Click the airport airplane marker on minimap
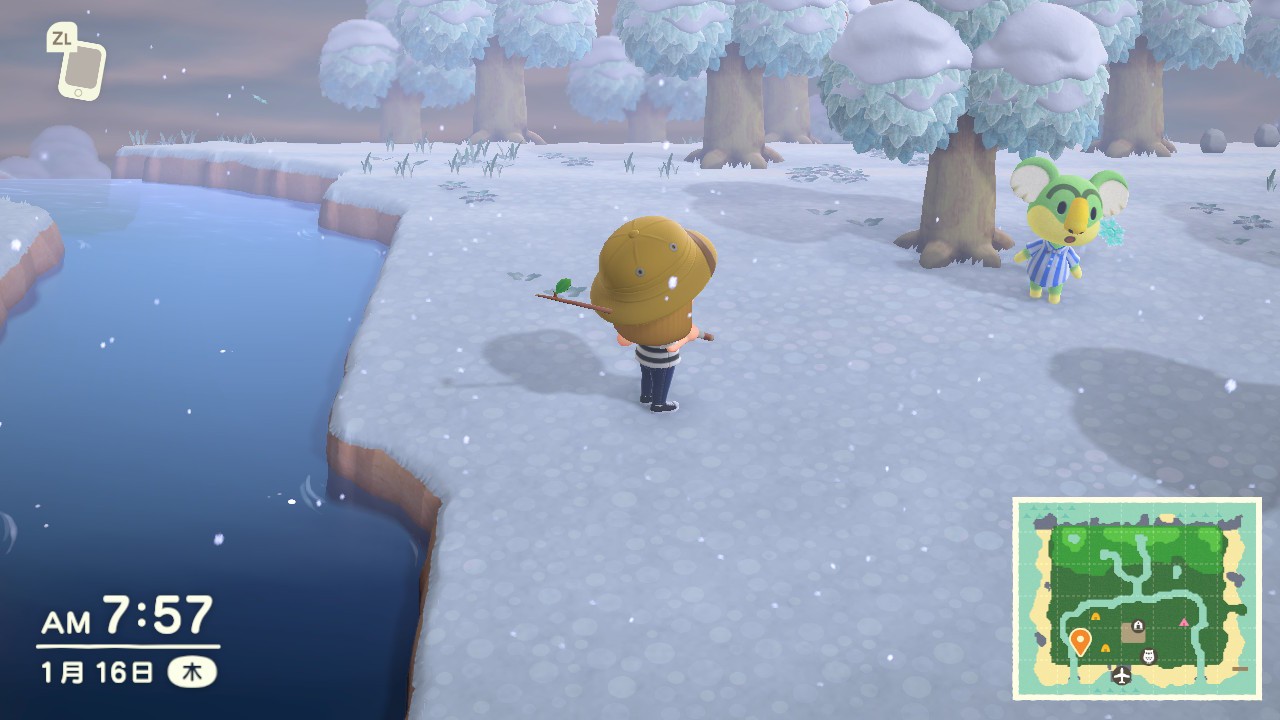This screenshot has width=1280, height=720. (1121, 675)
